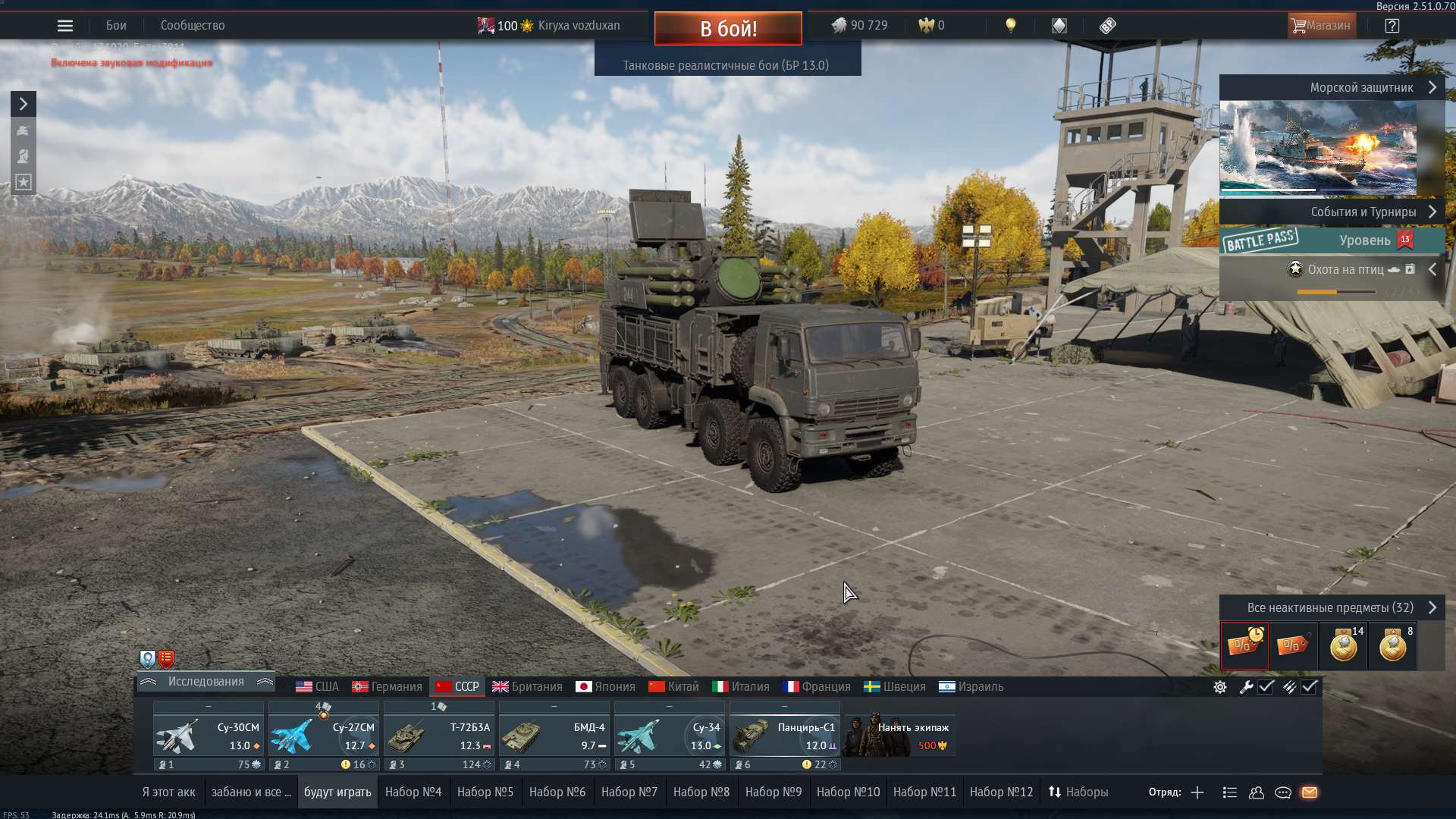Screen dimensions: 1456x819
Task: Open the chat bubble icon
Action: pyautogui.click(x=1284, y=792)
